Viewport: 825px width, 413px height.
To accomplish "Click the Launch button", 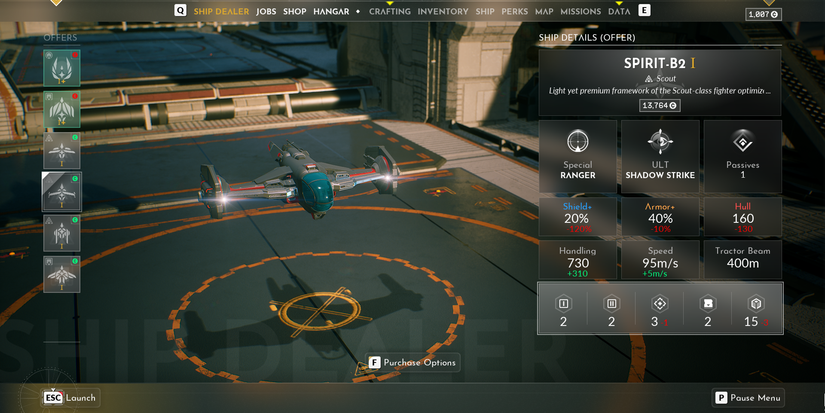I will point(70,397).
